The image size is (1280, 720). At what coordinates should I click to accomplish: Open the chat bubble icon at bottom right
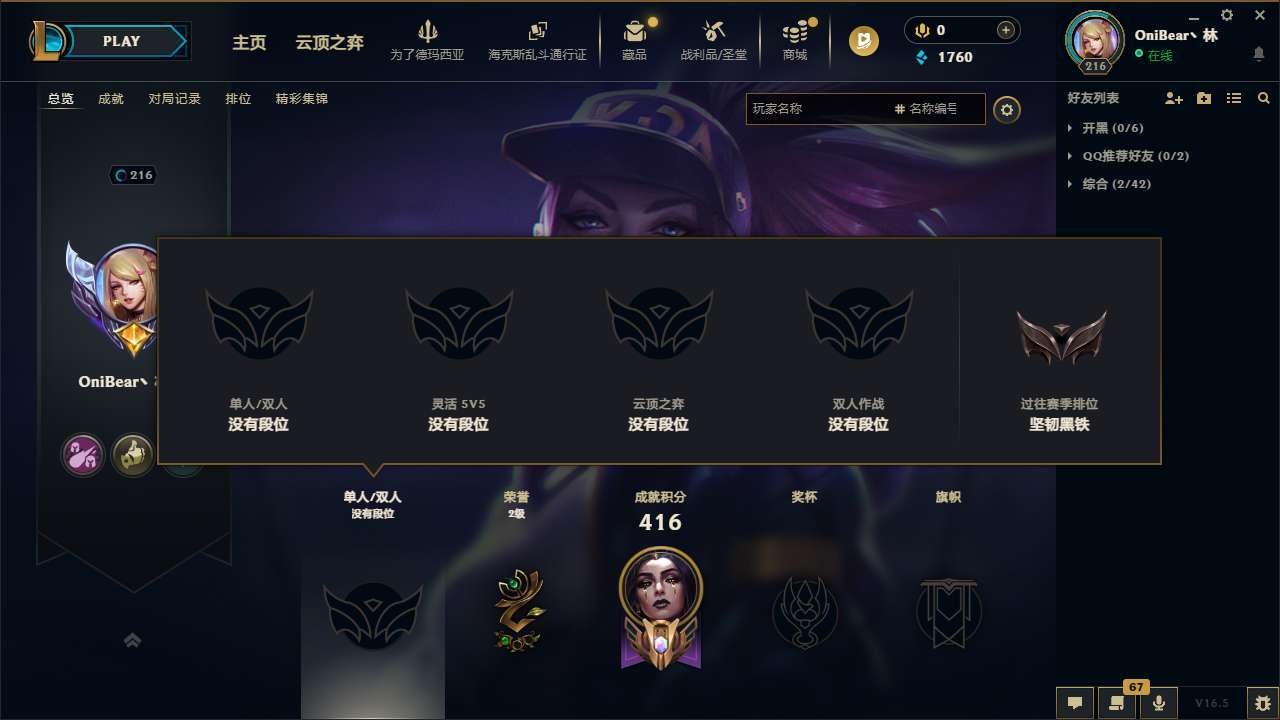pyautogui.click(x=1074, y=703)
